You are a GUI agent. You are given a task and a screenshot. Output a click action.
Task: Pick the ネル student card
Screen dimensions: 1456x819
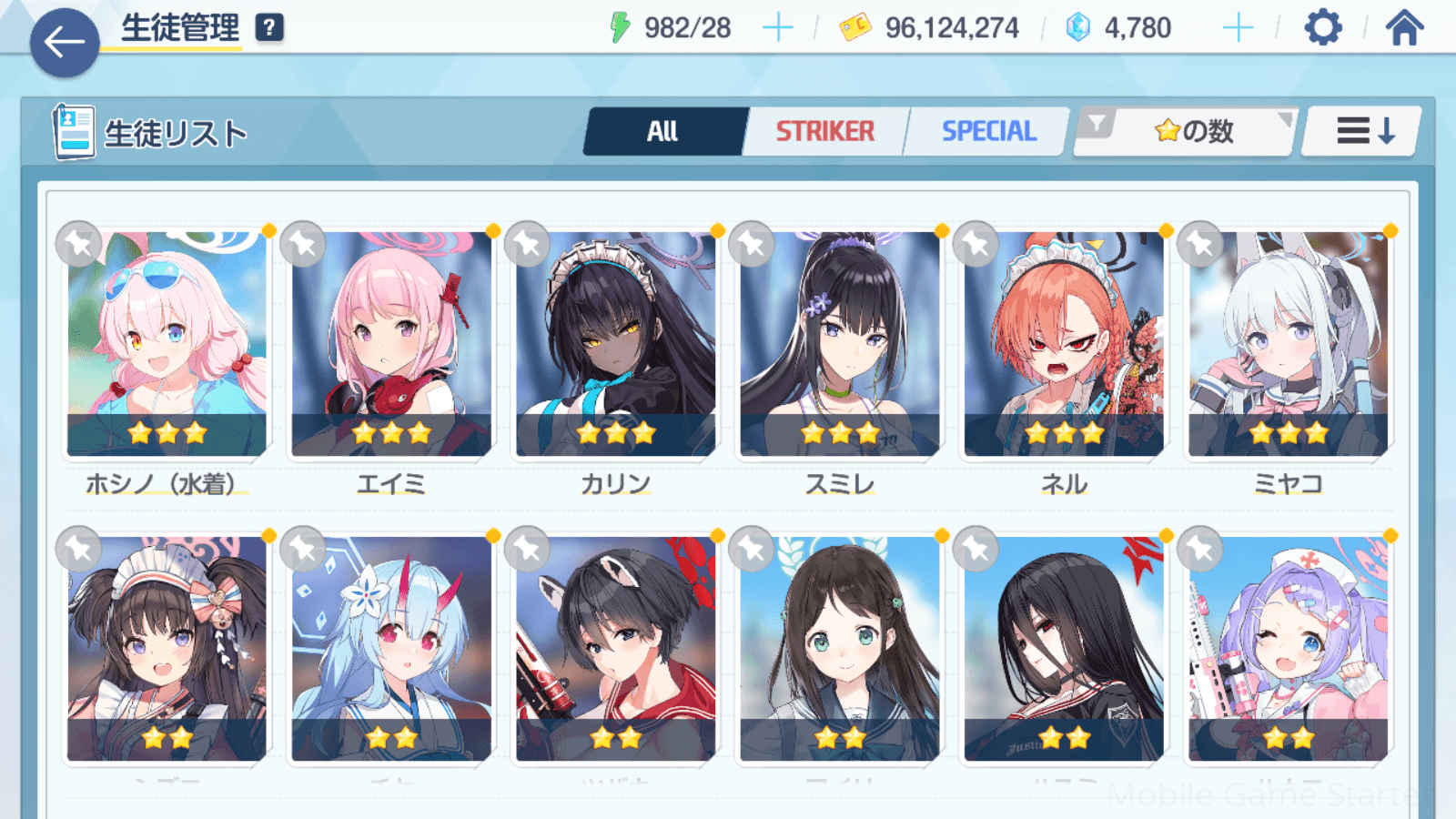[1064, 344]
